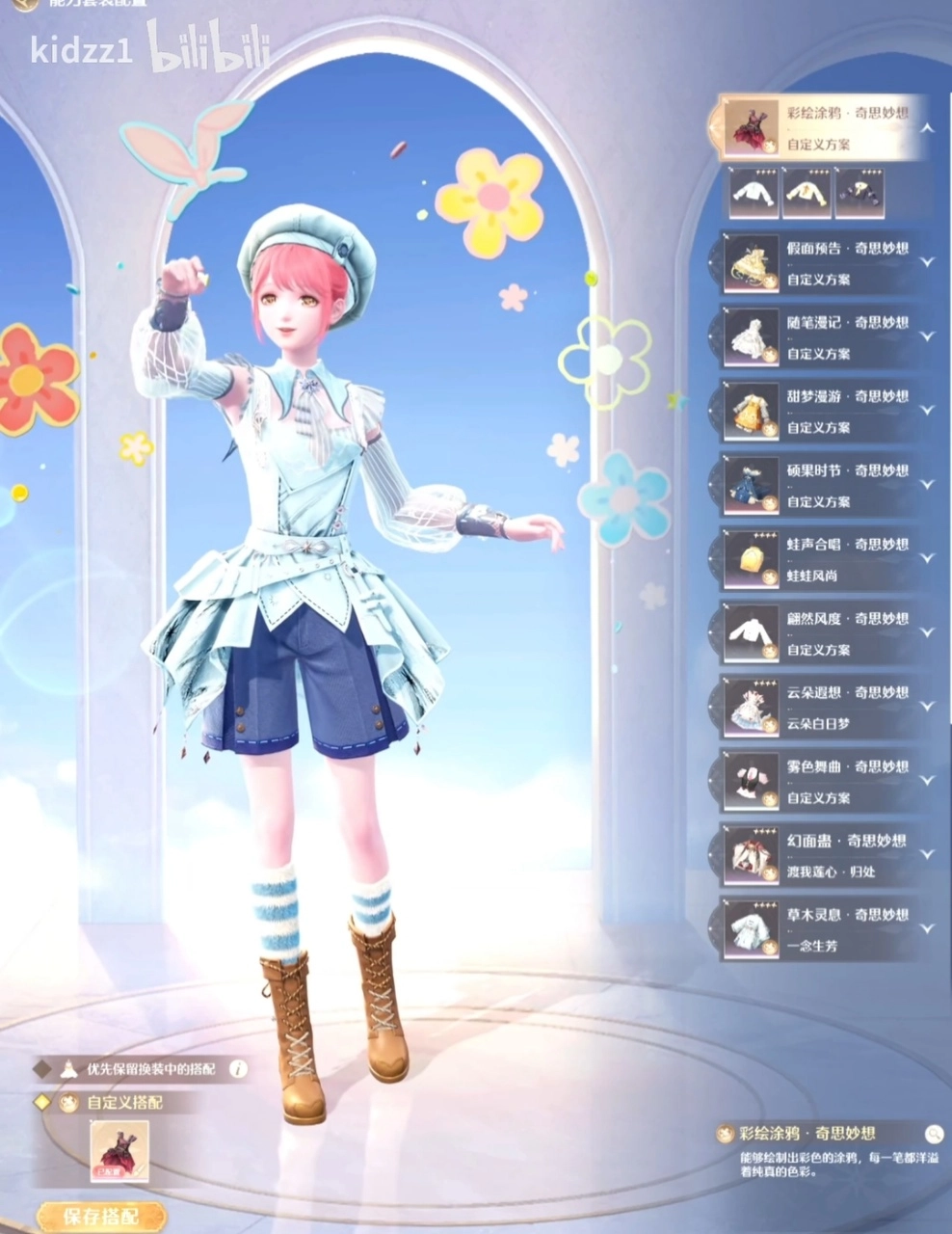952x1234 pixels.
Task: Select the configured red dress thumbnail
Action: pos(119,1151)
